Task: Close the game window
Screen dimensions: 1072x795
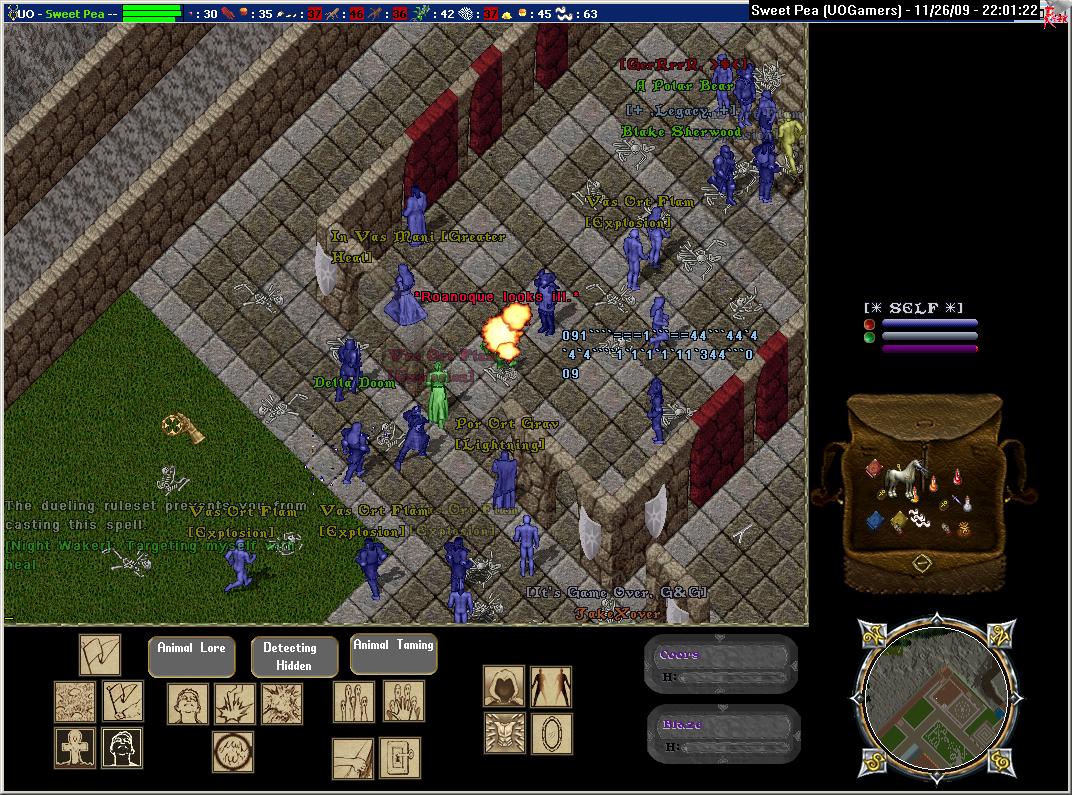Action: [x=1054, y=11]
